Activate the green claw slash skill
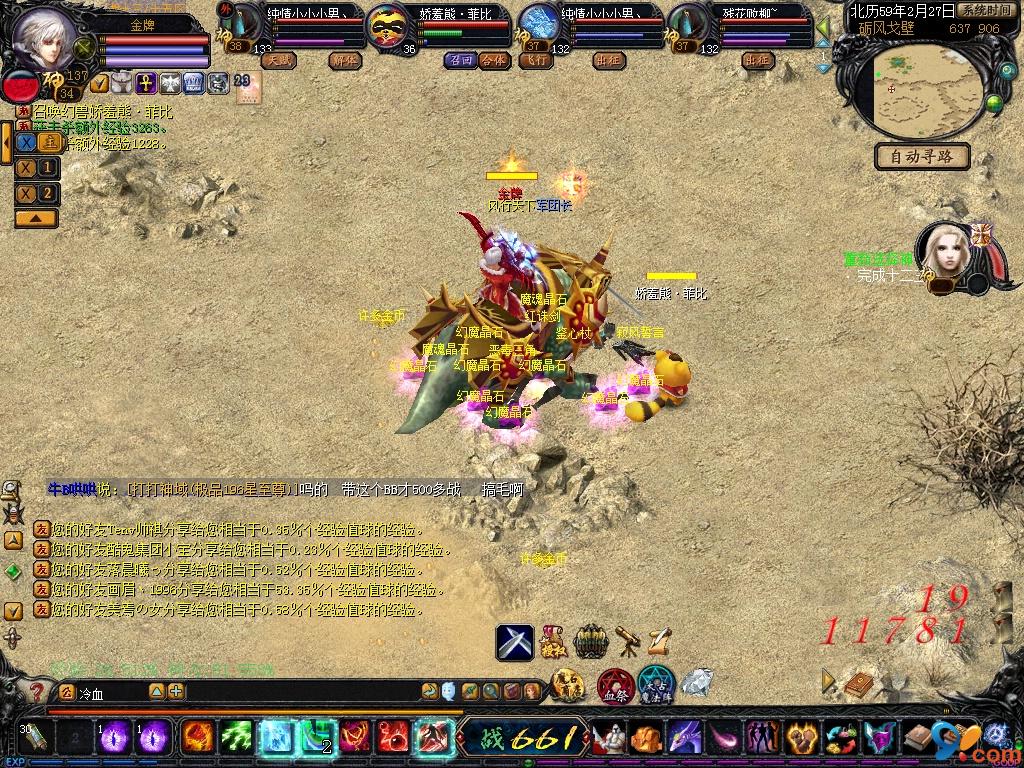The width and height of the screenshot is (1024, 768). tap(236, 737)
